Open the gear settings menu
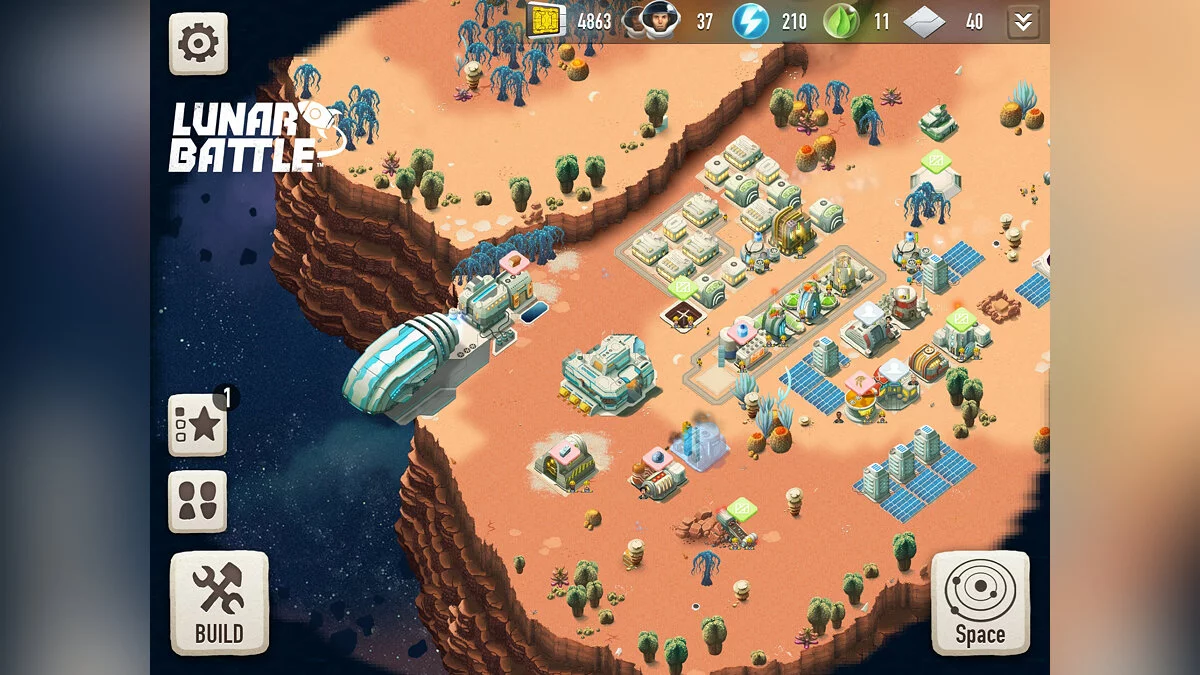1200x675 pixels. pos(198,43)
